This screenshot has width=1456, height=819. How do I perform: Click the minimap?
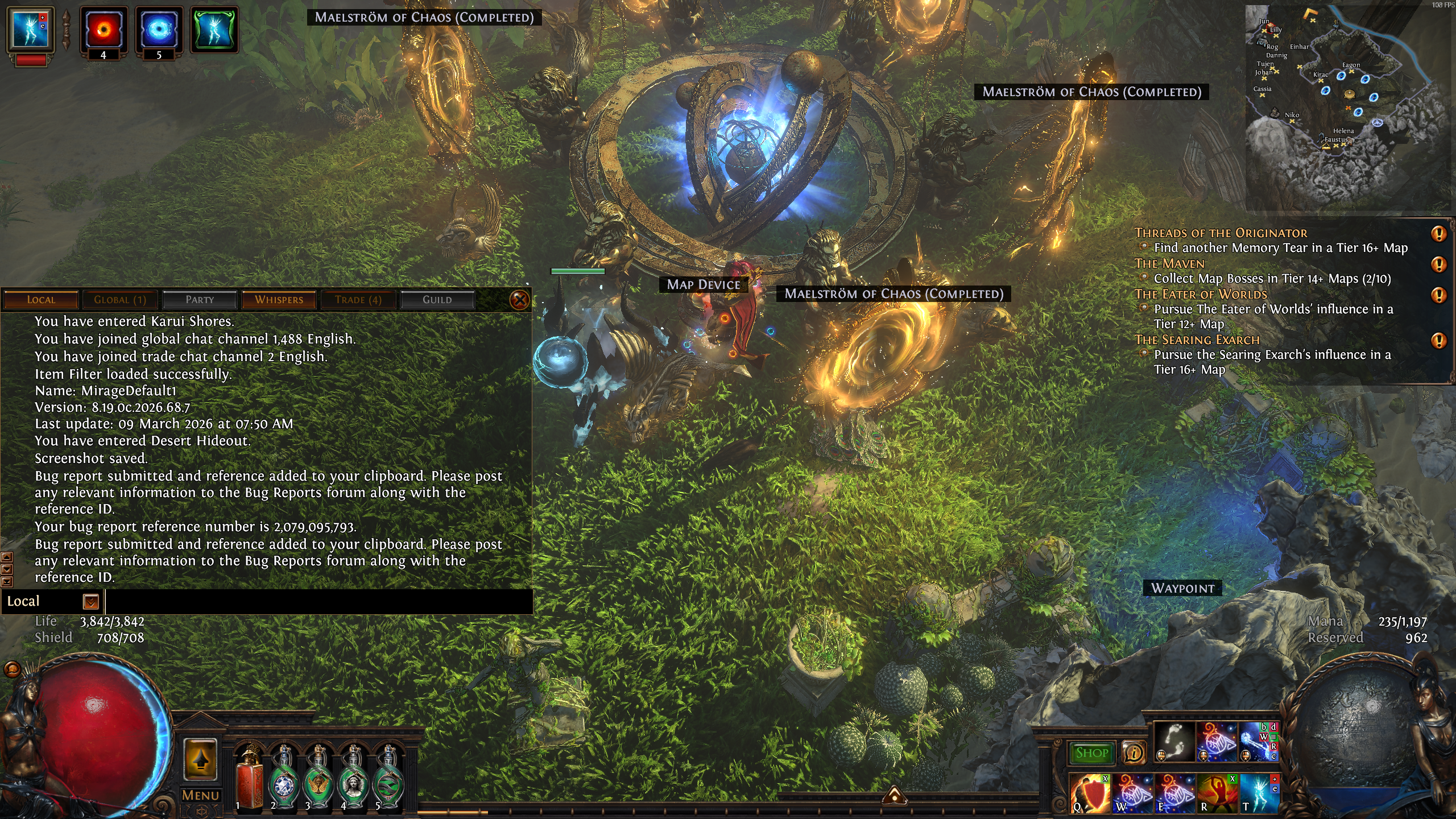pyautogui.click(x=1348, y=108)
